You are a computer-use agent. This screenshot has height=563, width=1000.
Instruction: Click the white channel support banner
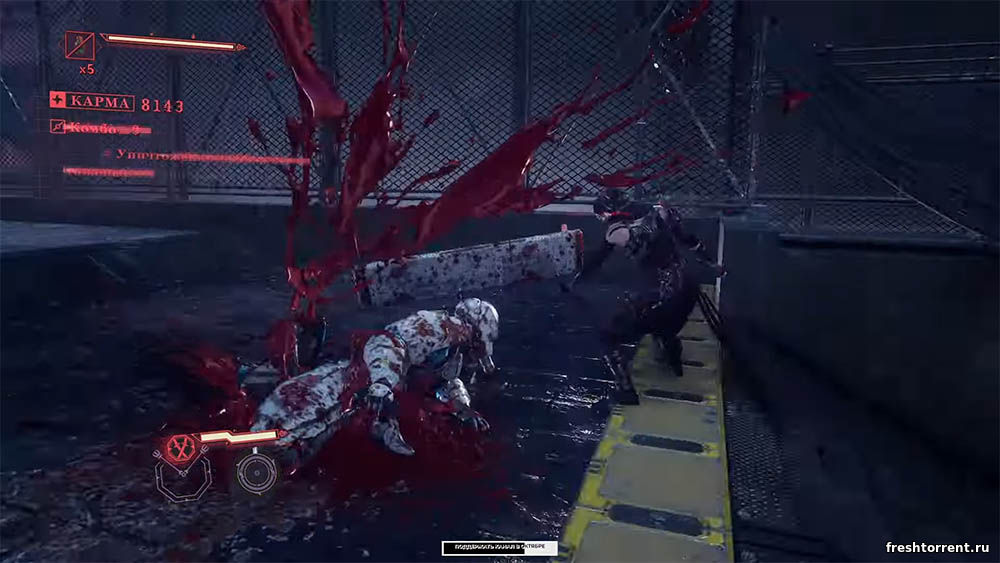pyautogui.click(x=499, y=548)
